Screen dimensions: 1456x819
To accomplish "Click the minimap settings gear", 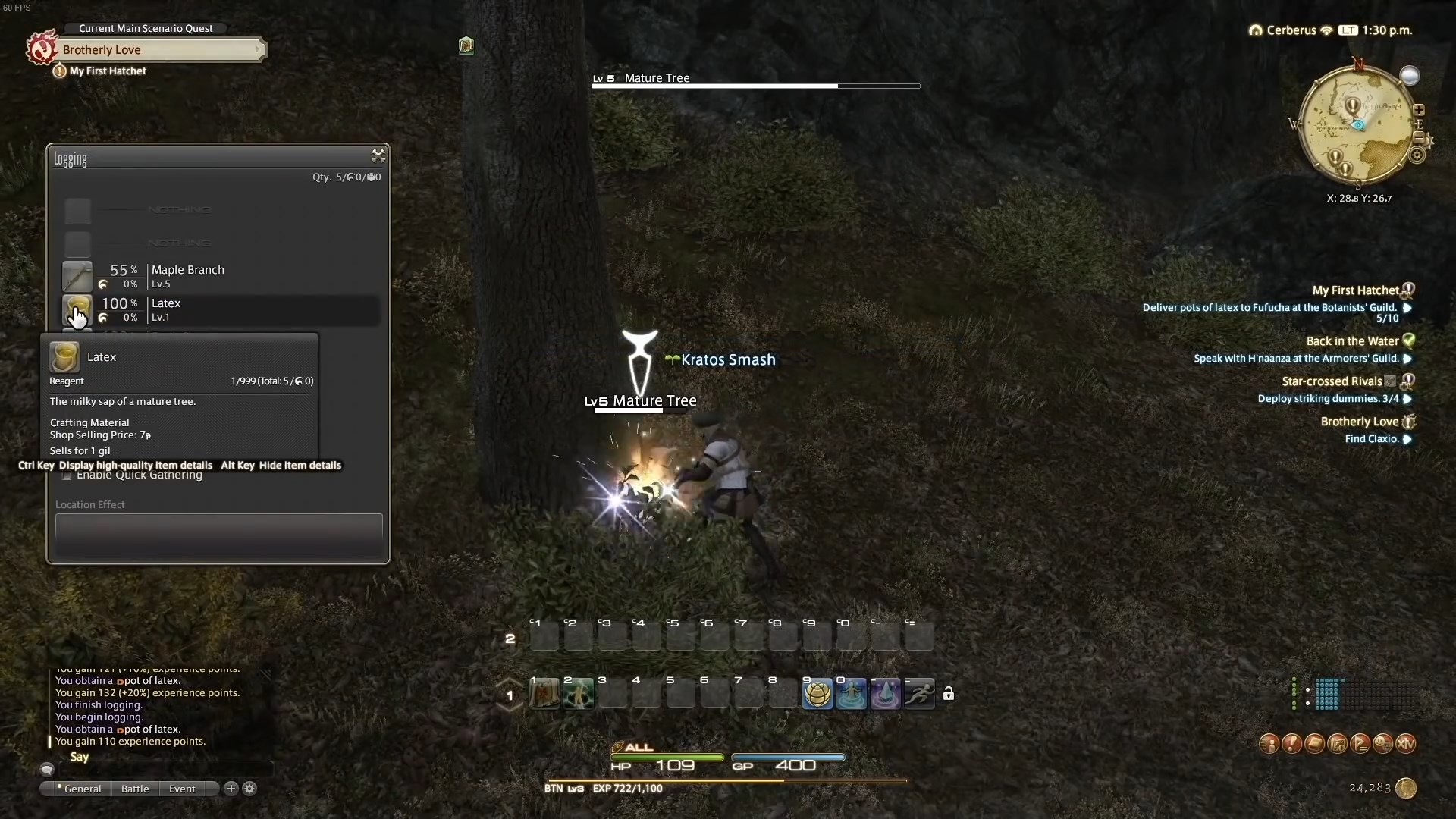I will point(1417,155).
